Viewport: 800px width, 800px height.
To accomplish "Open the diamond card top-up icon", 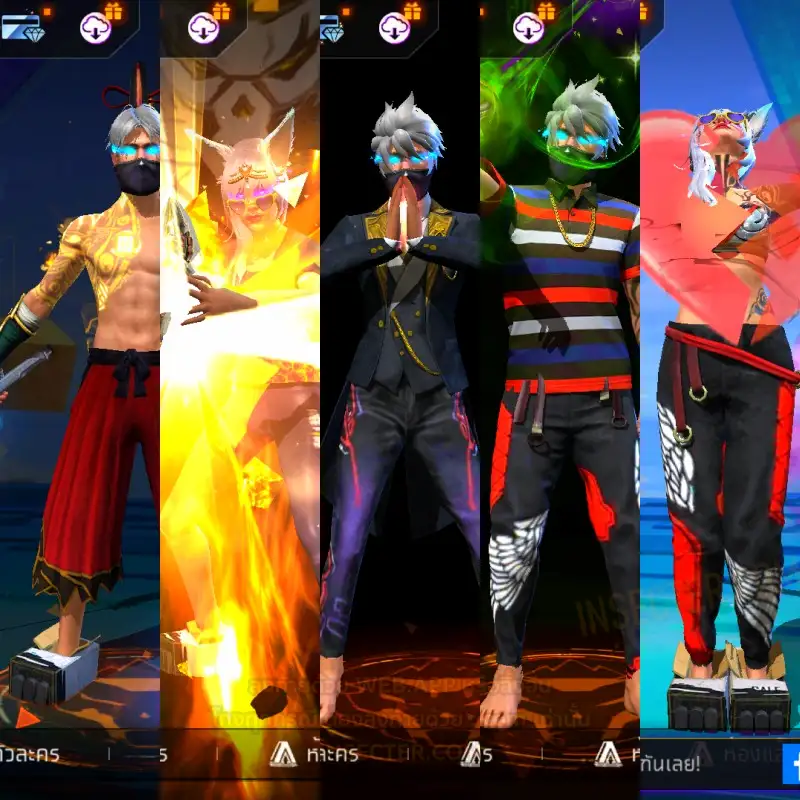I will tap(20, 26).
